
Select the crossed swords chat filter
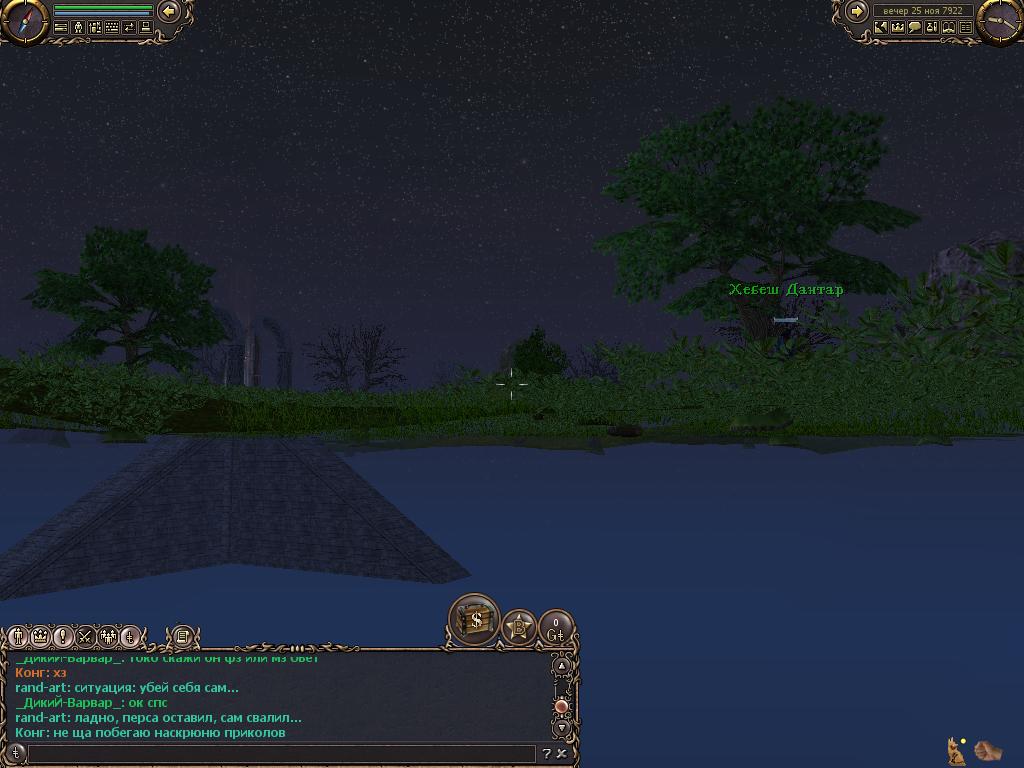86,636
